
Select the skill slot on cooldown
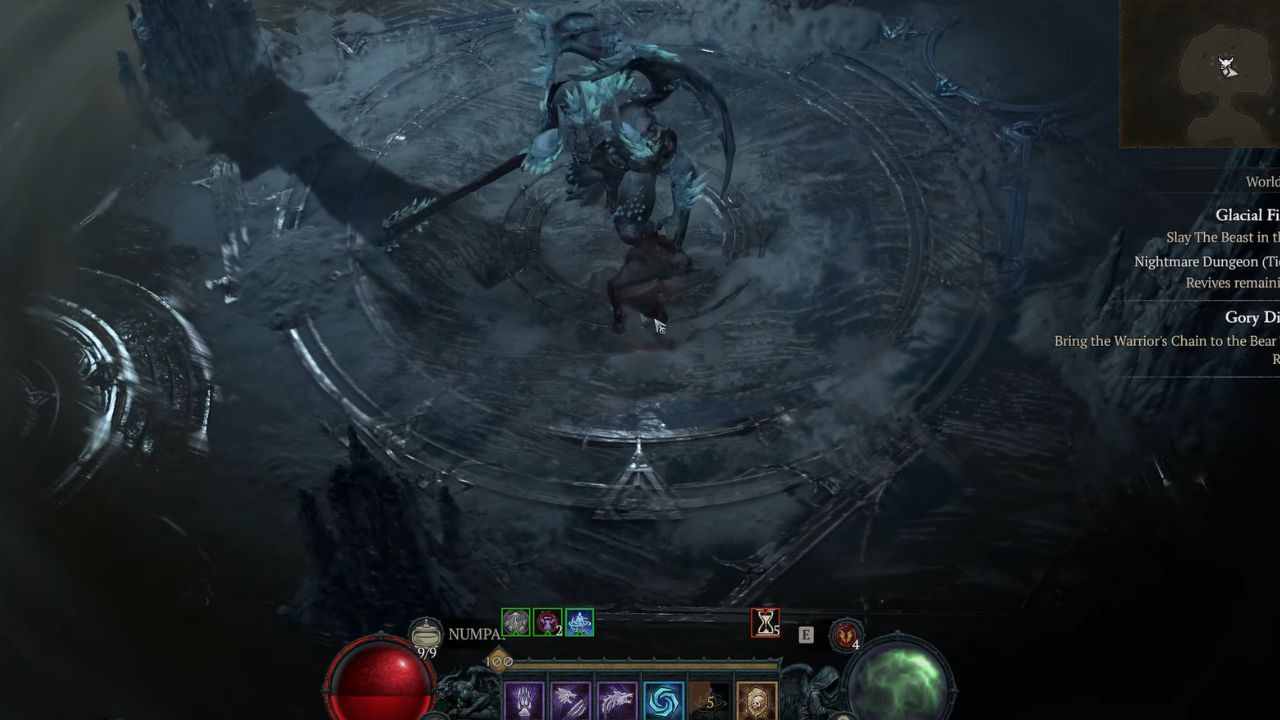coord(709,702)
